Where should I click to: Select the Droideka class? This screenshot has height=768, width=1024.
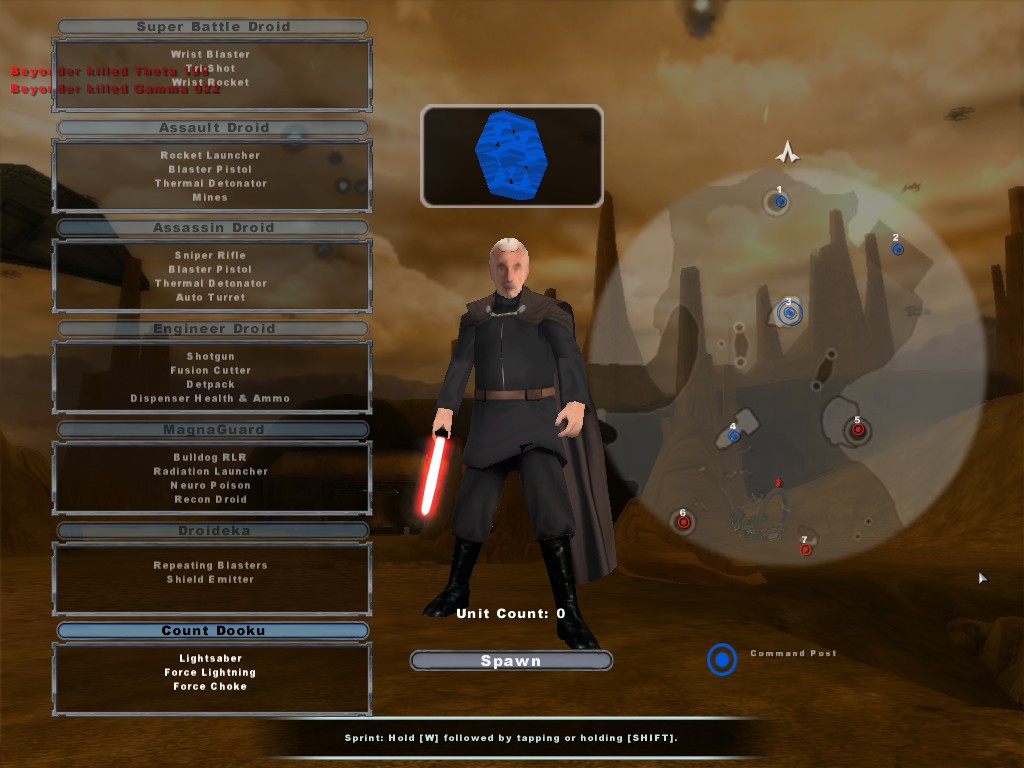coord(212,531)
